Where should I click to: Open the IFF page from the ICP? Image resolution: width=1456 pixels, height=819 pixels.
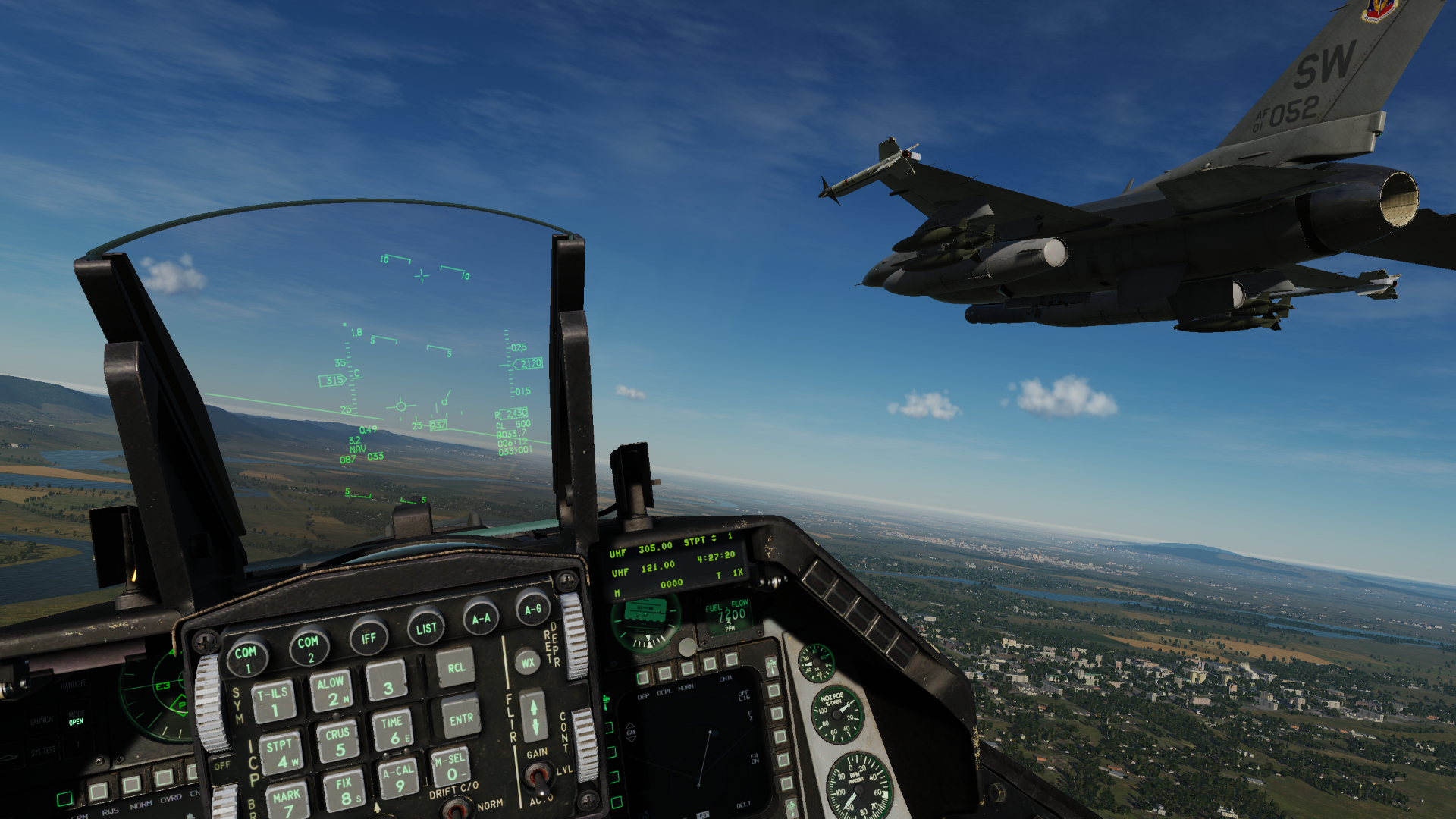click(369, 638)
